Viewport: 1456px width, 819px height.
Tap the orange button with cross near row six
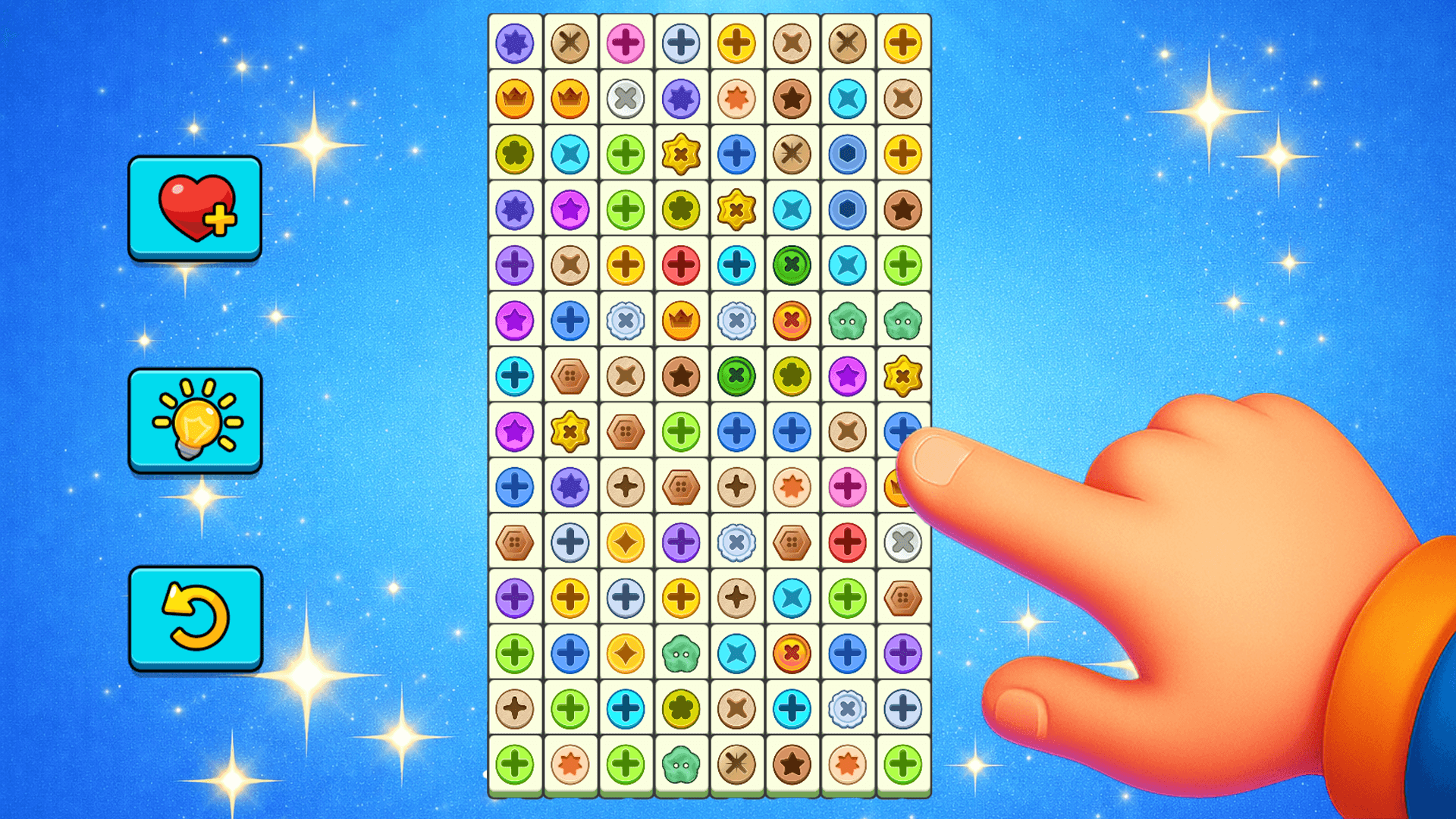pyautogui.click(x=791, y=320)
